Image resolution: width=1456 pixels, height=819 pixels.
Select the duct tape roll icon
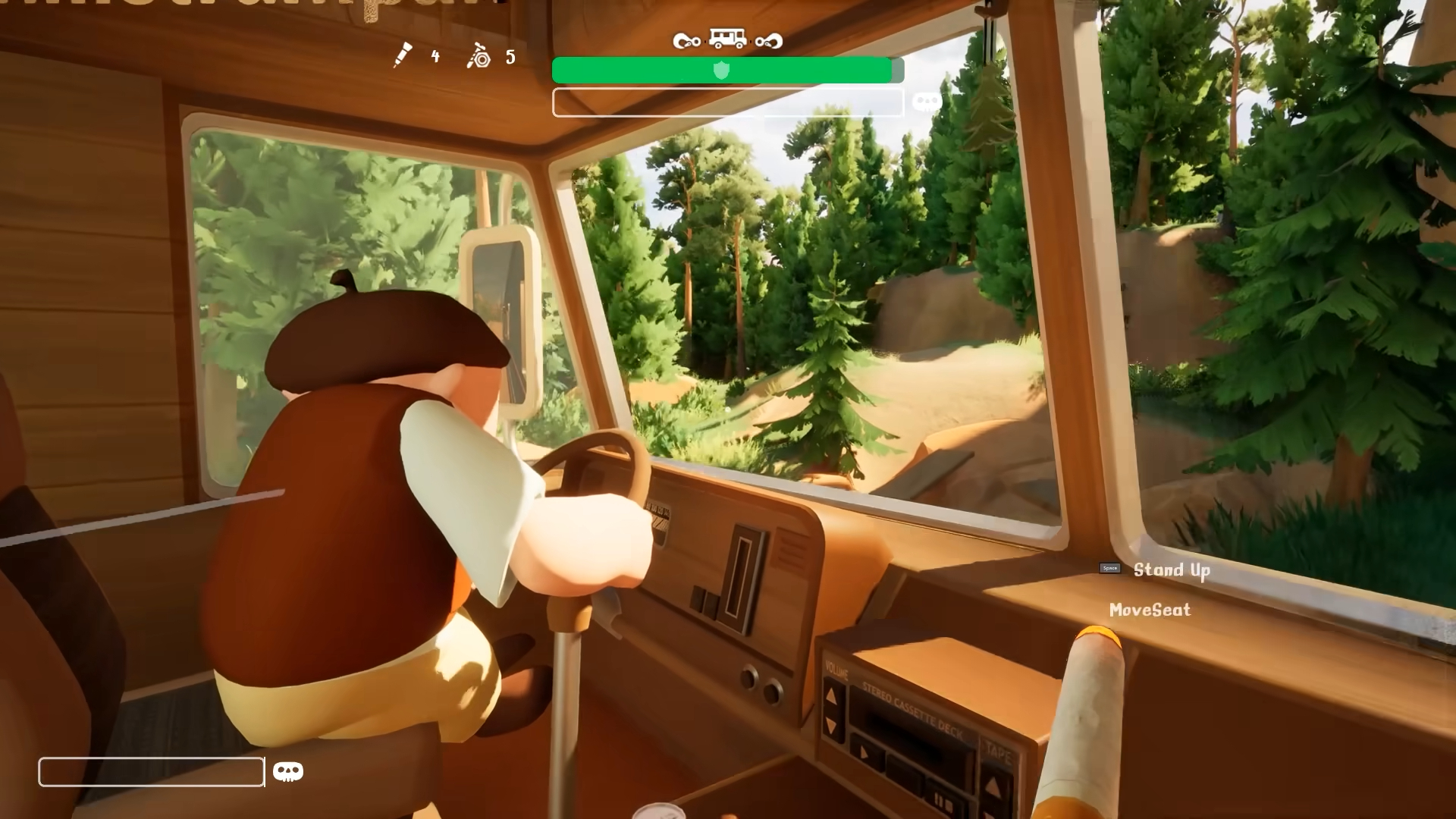coord(479,56)
